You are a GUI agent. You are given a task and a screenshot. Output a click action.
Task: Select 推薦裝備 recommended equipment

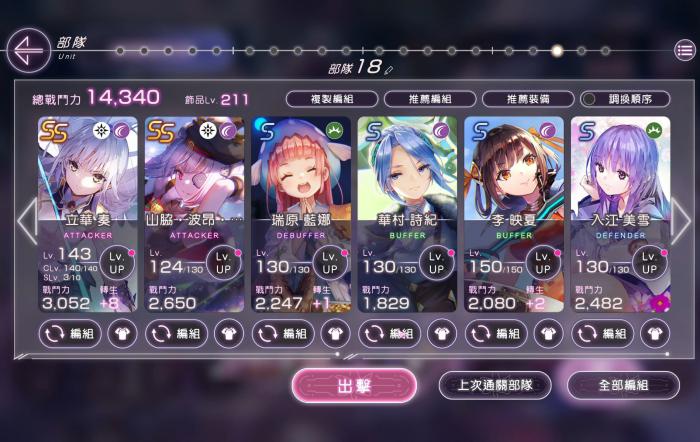tap(528, 99)
